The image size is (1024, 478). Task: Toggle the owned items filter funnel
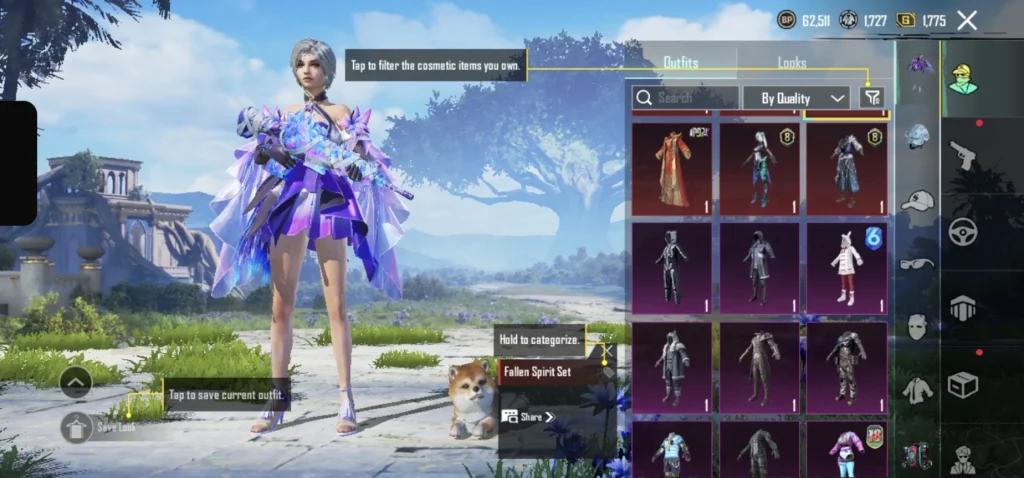click(872, 97)
